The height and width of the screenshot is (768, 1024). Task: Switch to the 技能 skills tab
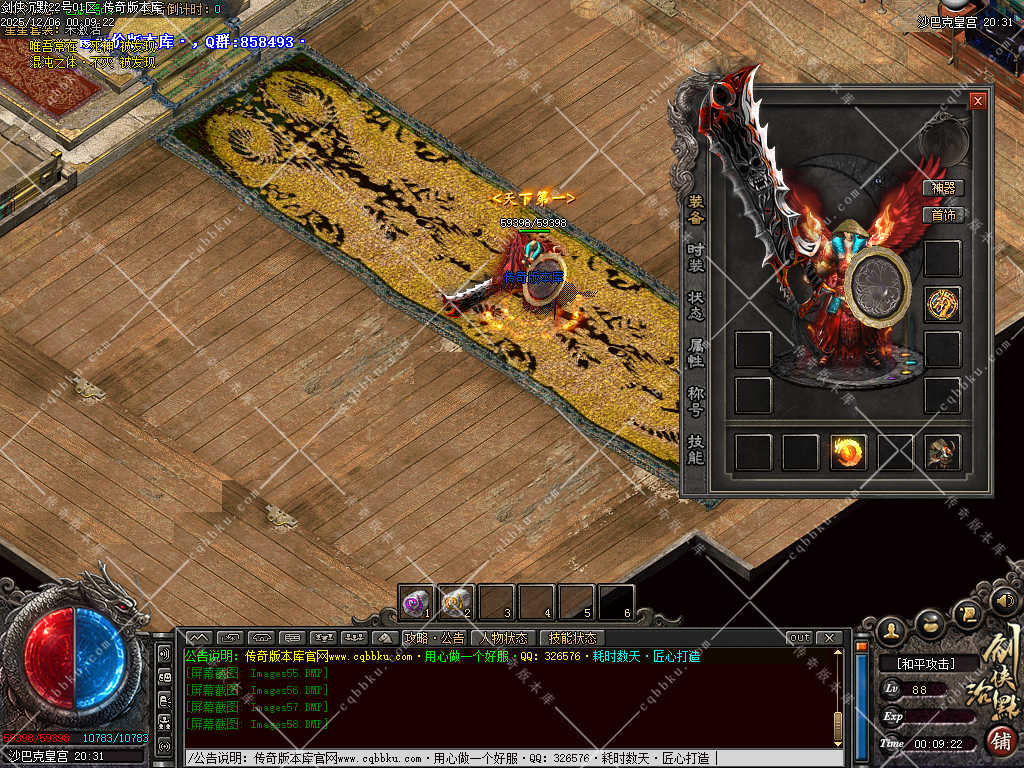[x=696, y=450]
